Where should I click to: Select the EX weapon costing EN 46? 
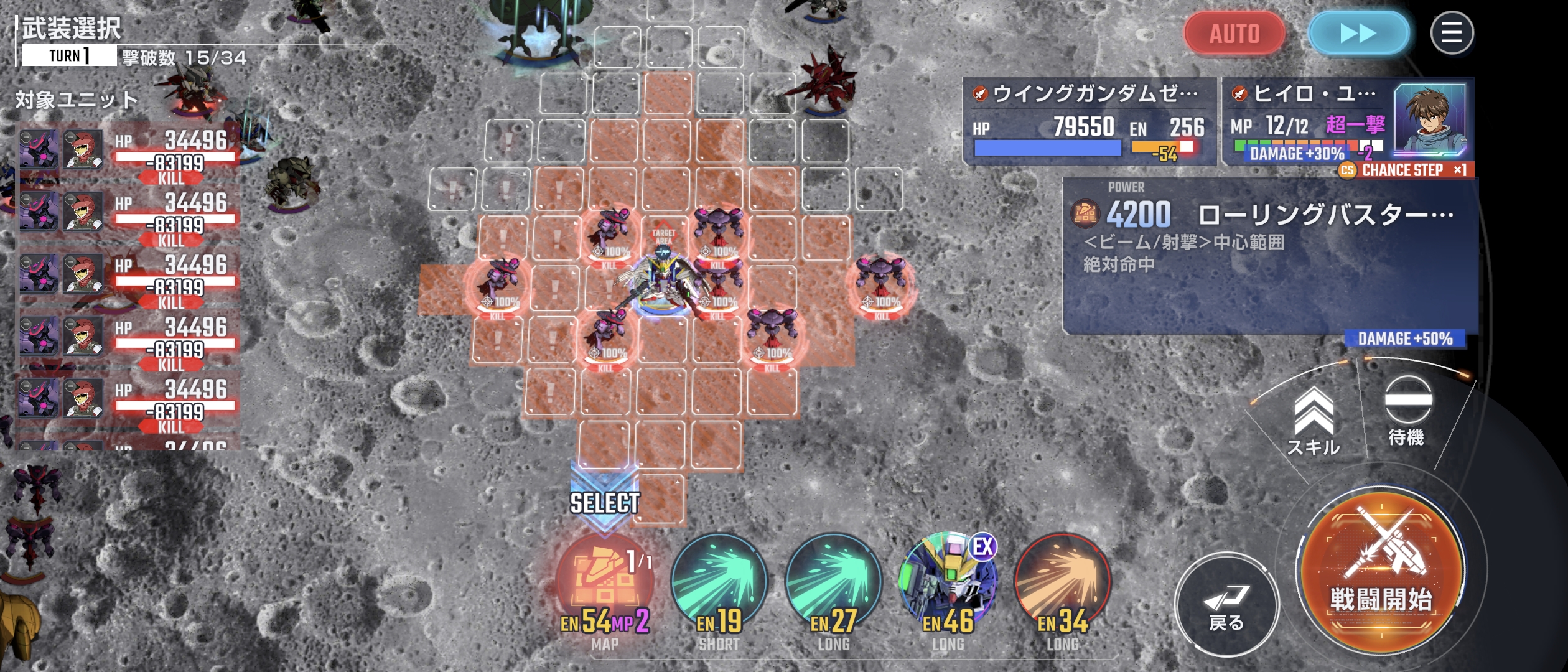(x=948, y=582)
